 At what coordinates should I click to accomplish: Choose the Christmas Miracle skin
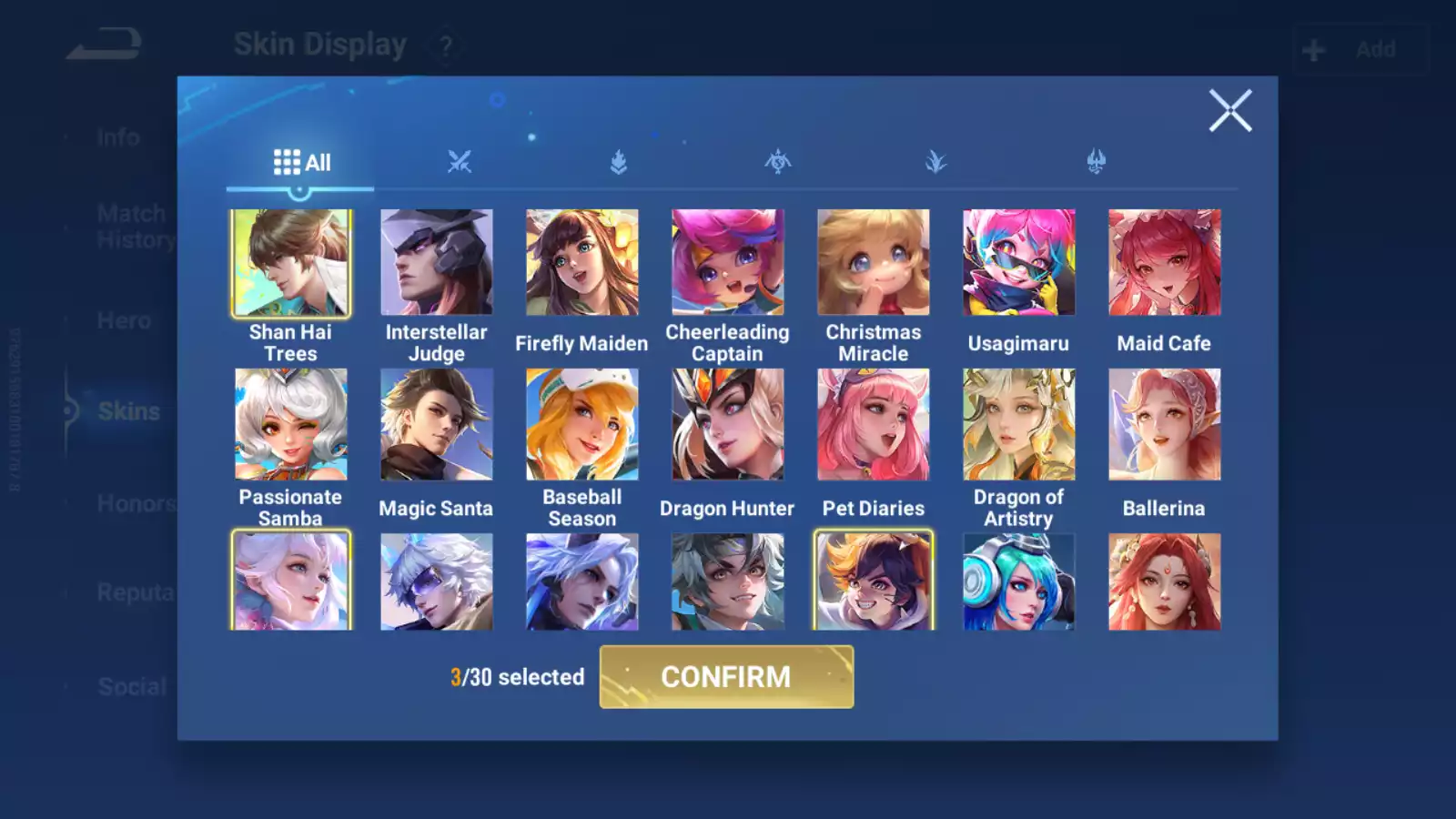(x=873, y=263)
